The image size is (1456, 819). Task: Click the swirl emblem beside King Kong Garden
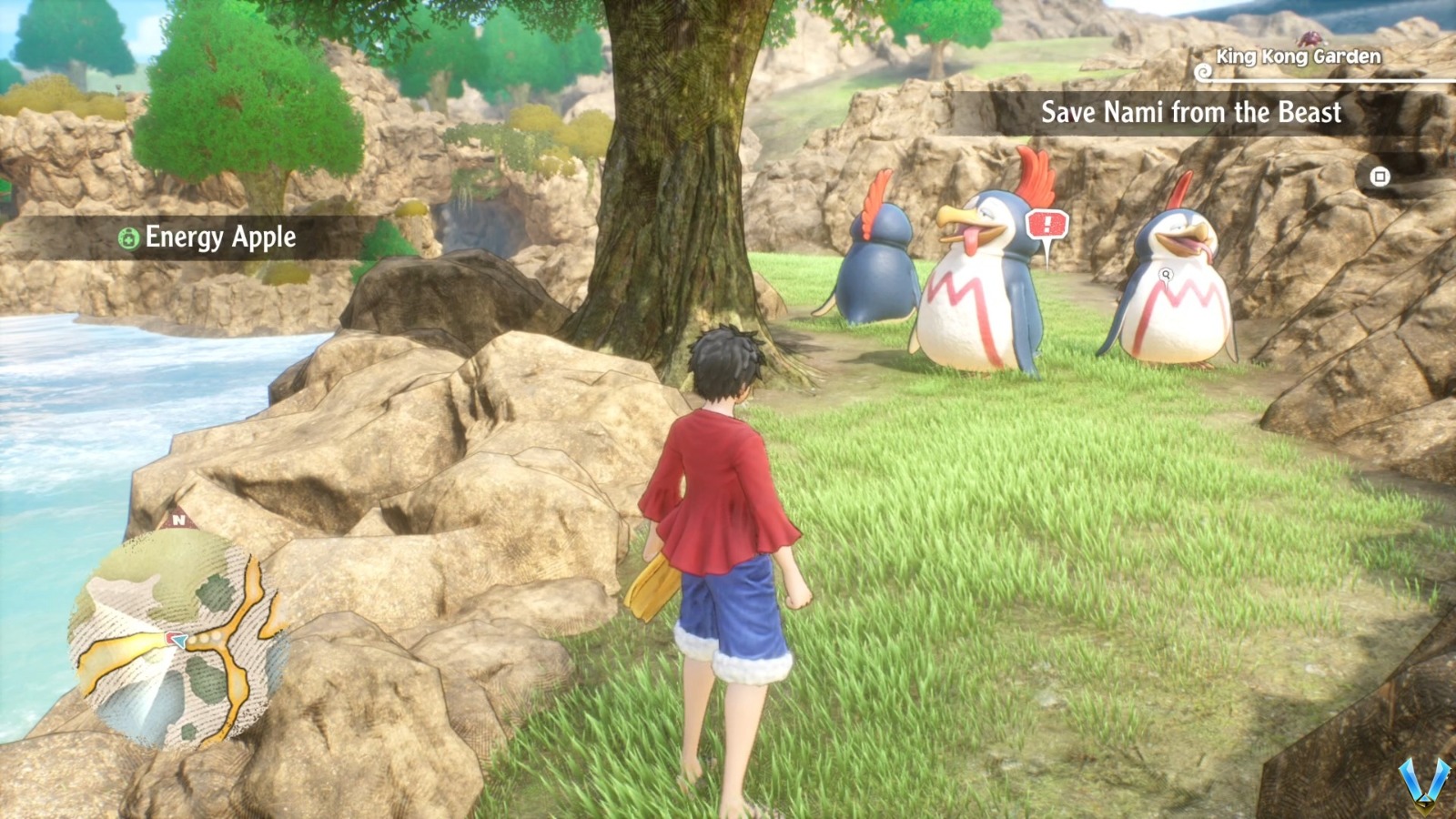(x=1203, y=72)
